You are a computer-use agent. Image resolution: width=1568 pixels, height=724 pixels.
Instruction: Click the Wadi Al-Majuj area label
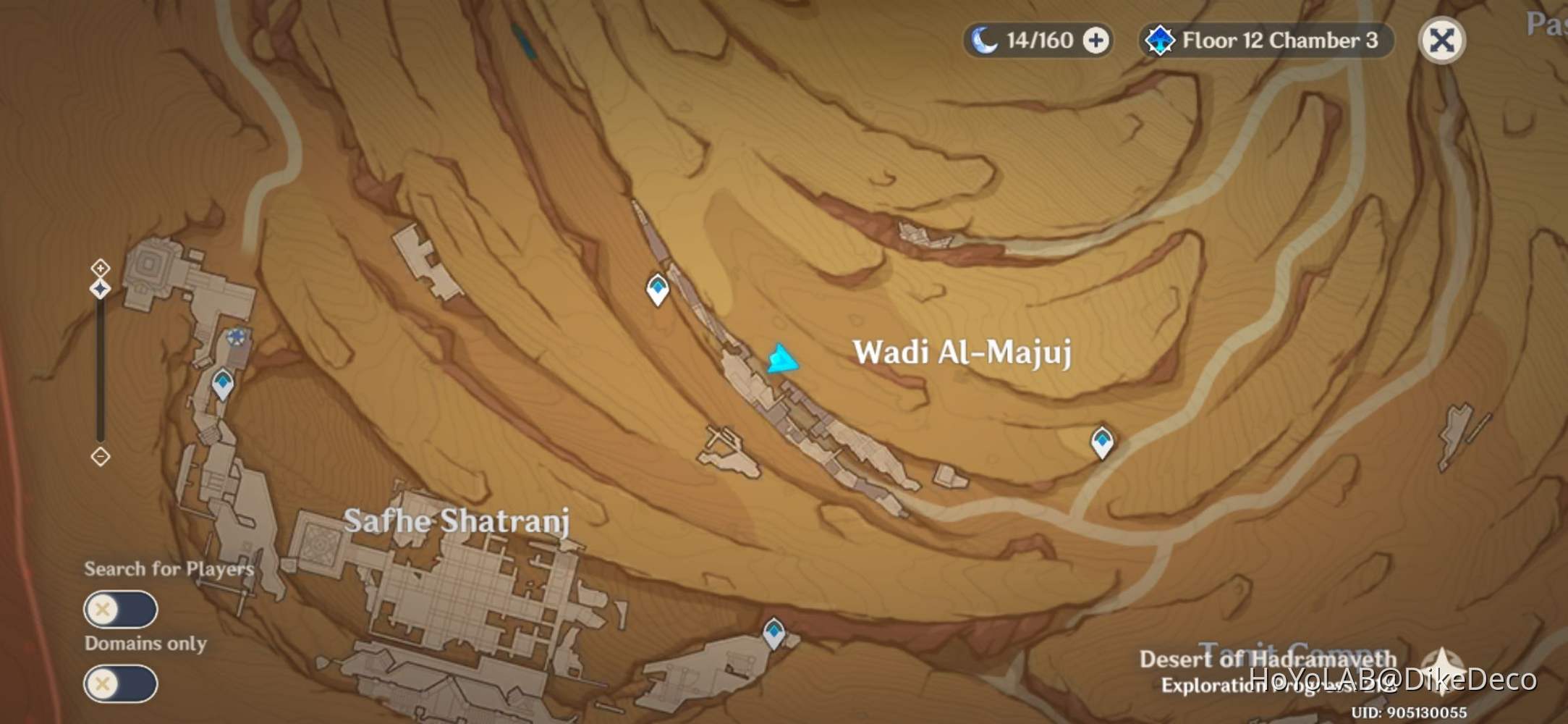tap(961, 353)
